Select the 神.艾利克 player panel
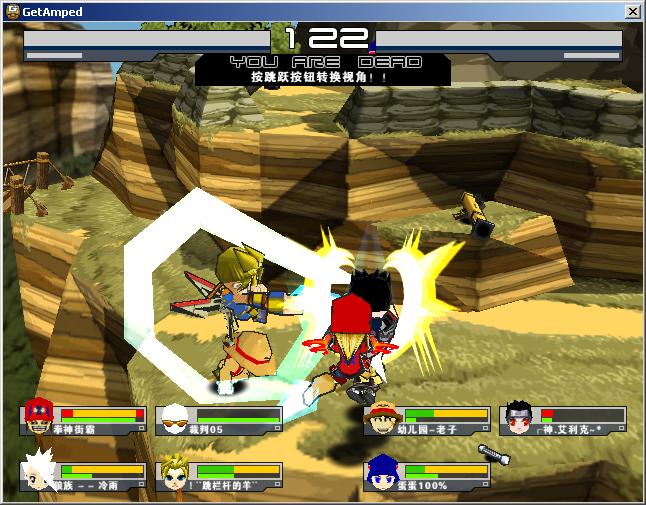 pyautogui.click(x=564, y=420)
